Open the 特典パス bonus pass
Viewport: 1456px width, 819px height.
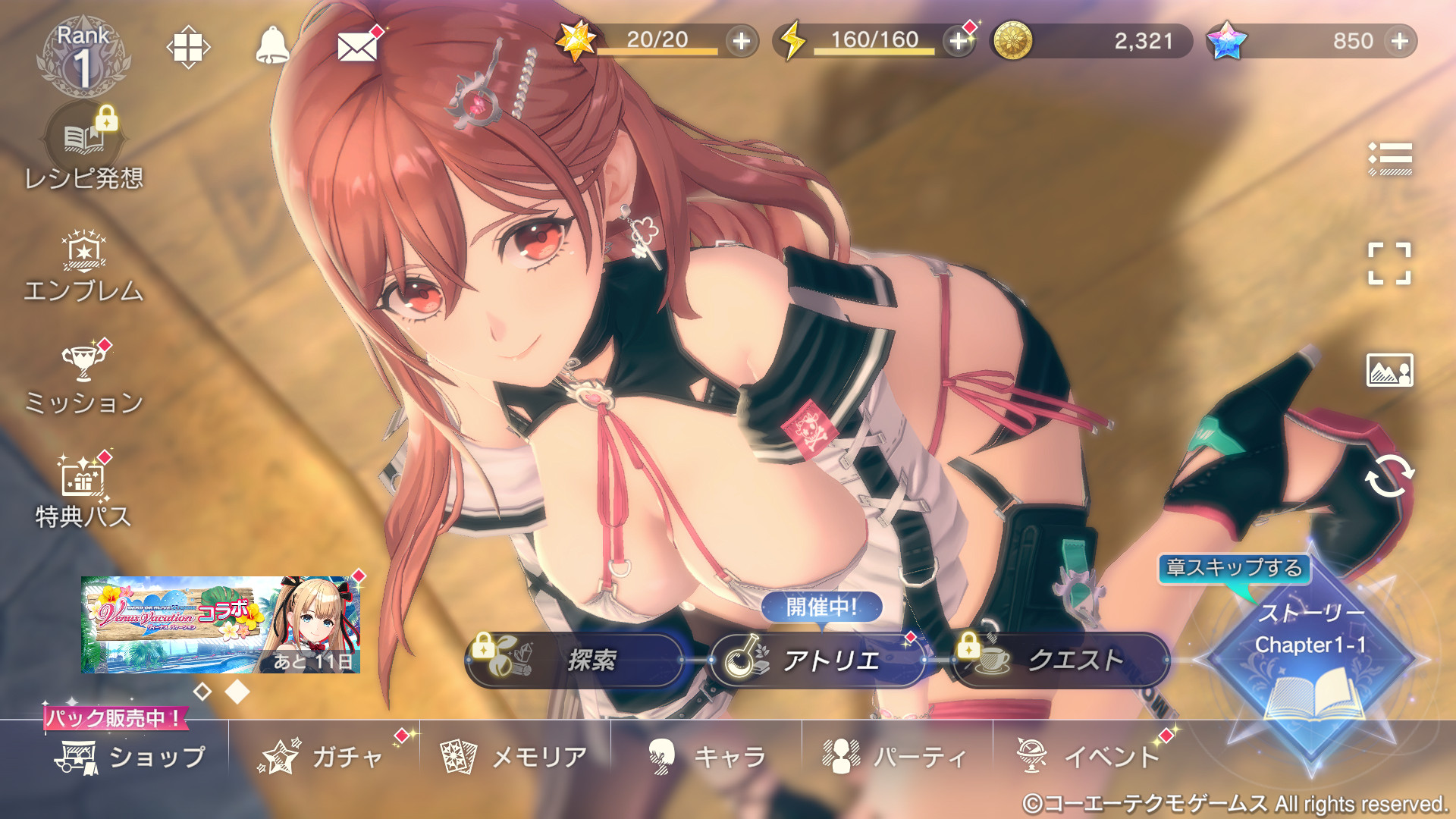click(83, 493)
